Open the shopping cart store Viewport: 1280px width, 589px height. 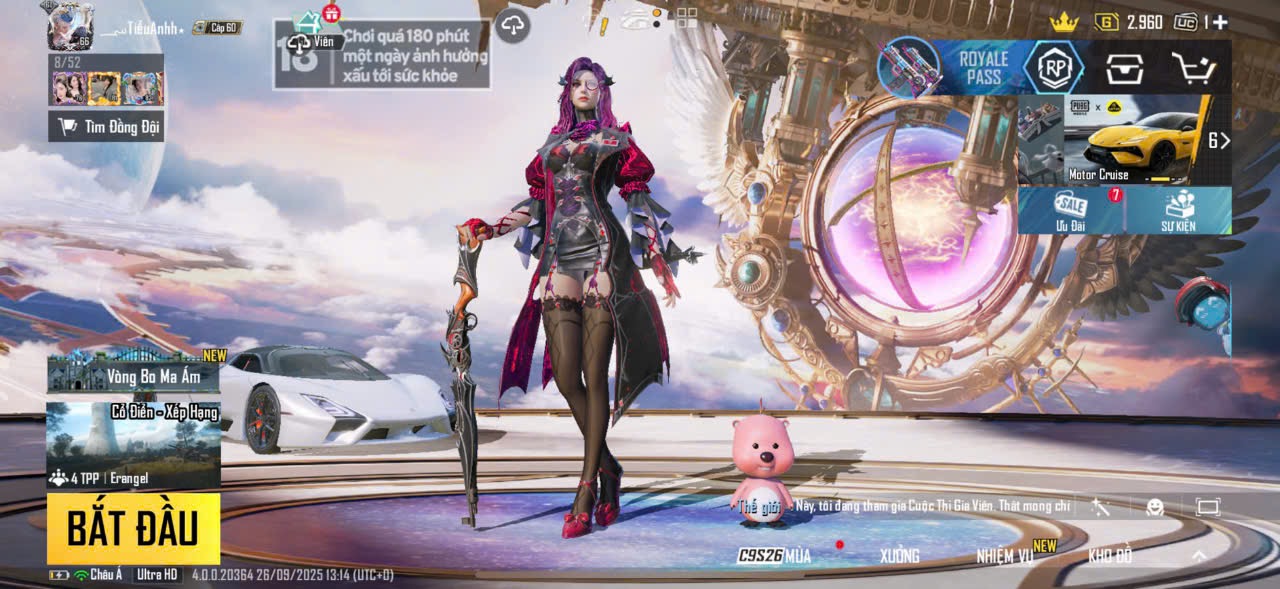(x=1193, y=68)
